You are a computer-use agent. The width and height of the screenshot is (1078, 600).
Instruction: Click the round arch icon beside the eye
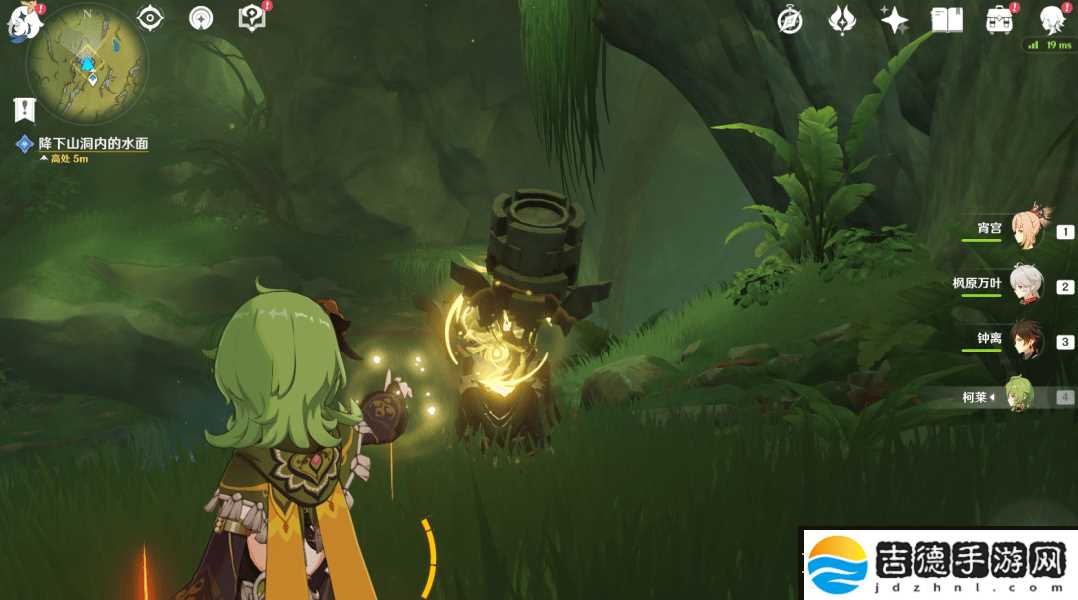pyautogui.click(x=201, y=18)
